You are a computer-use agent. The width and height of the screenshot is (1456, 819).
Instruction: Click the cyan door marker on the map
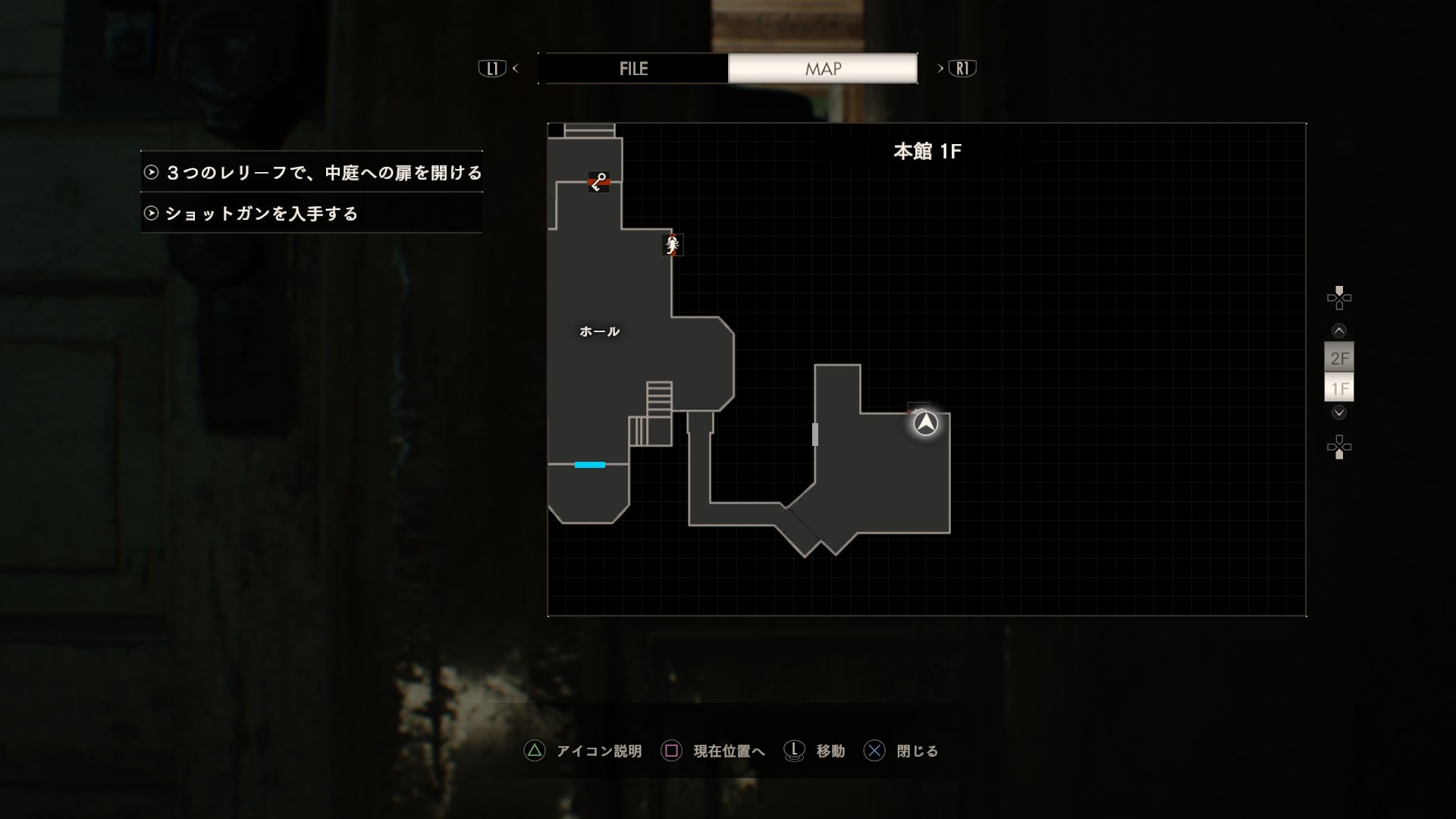(589, 465)
